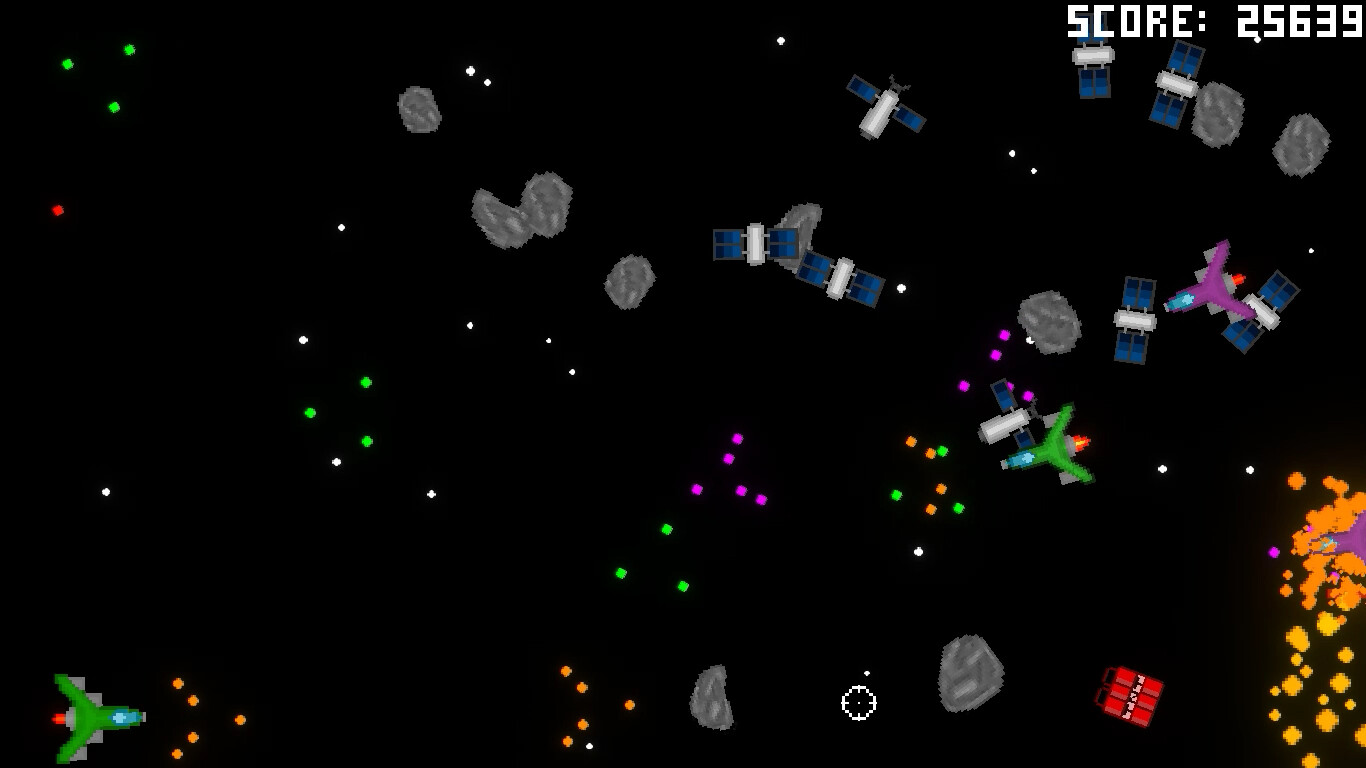Viewport: 1366px width, 768px height.
Task: Click the large double asteroid on the left
Action: pyautogui.click(x=520, y=210)
